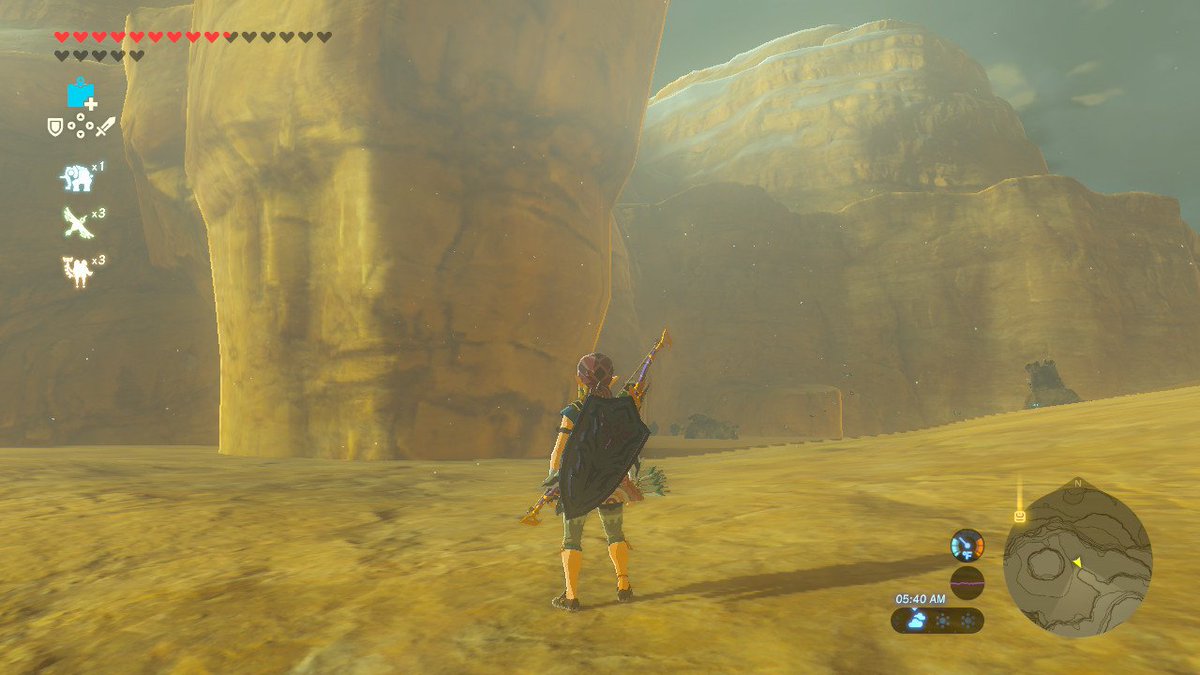Activate the camel Urbosa's Fury ability
Screen dimensions: 1200x675
tap(76, 271)
